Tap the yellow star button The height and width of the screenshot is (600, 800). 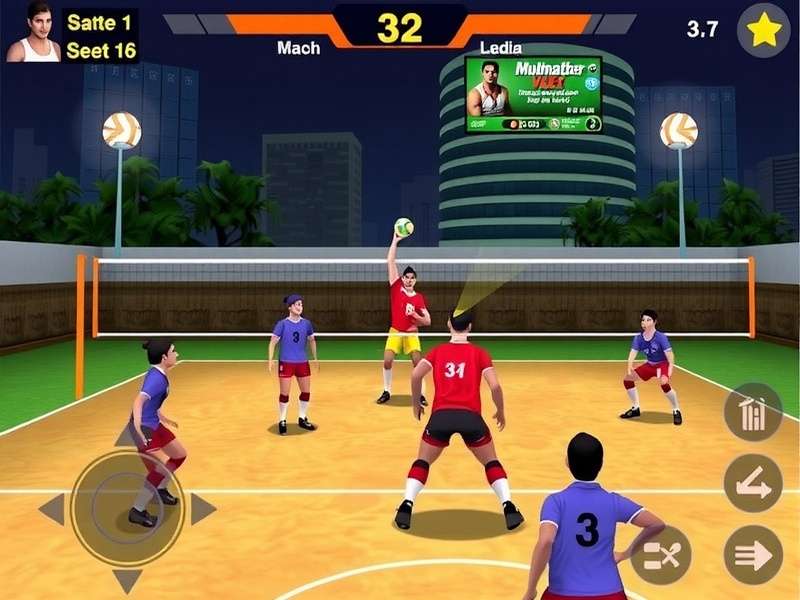(763, 30)
